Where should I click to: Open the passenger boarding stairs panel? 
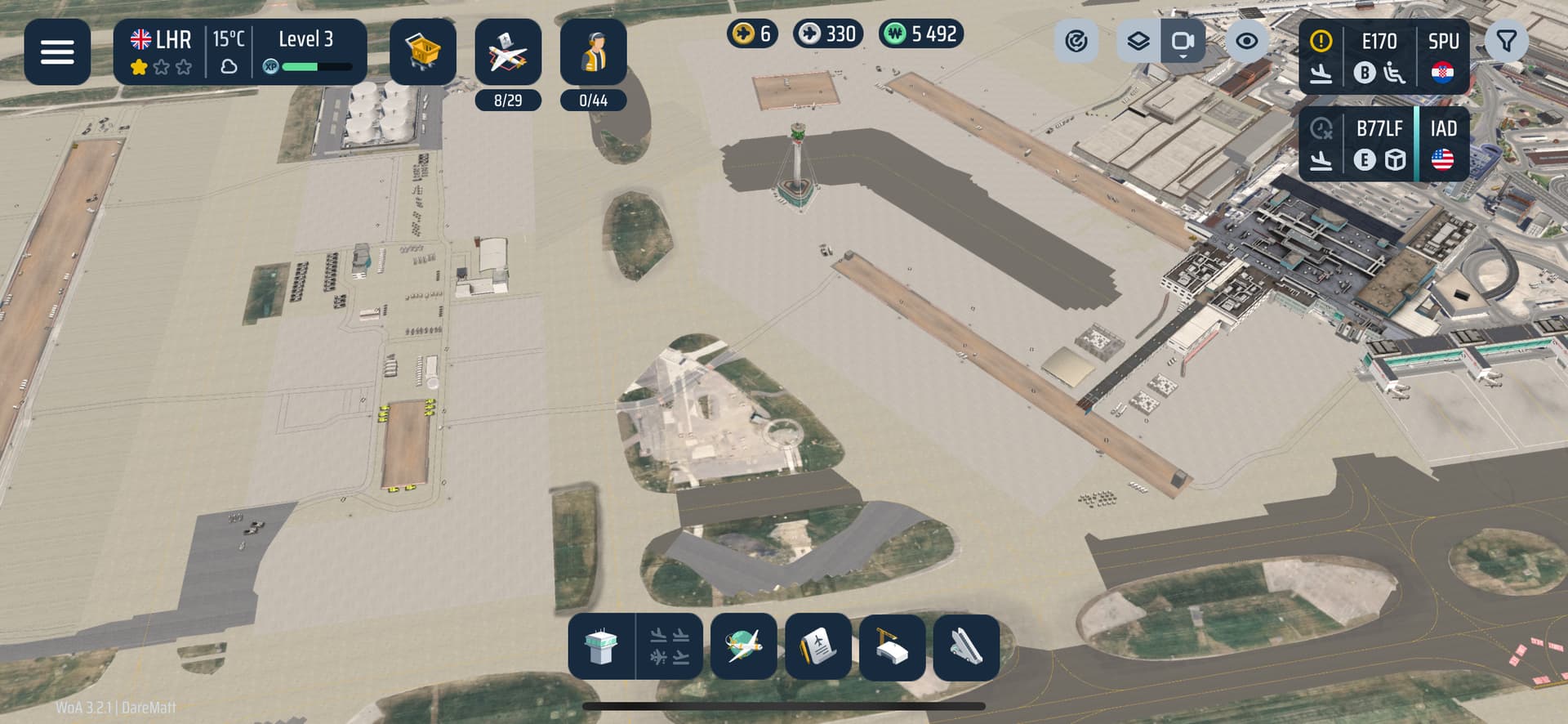pos(967,647)
